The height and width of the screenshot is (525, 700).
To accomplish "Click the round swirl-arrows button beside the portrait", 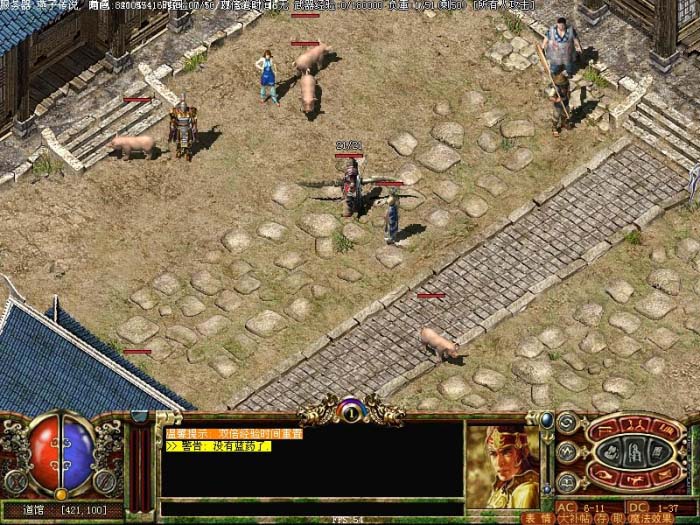I will tap(569, 425).
